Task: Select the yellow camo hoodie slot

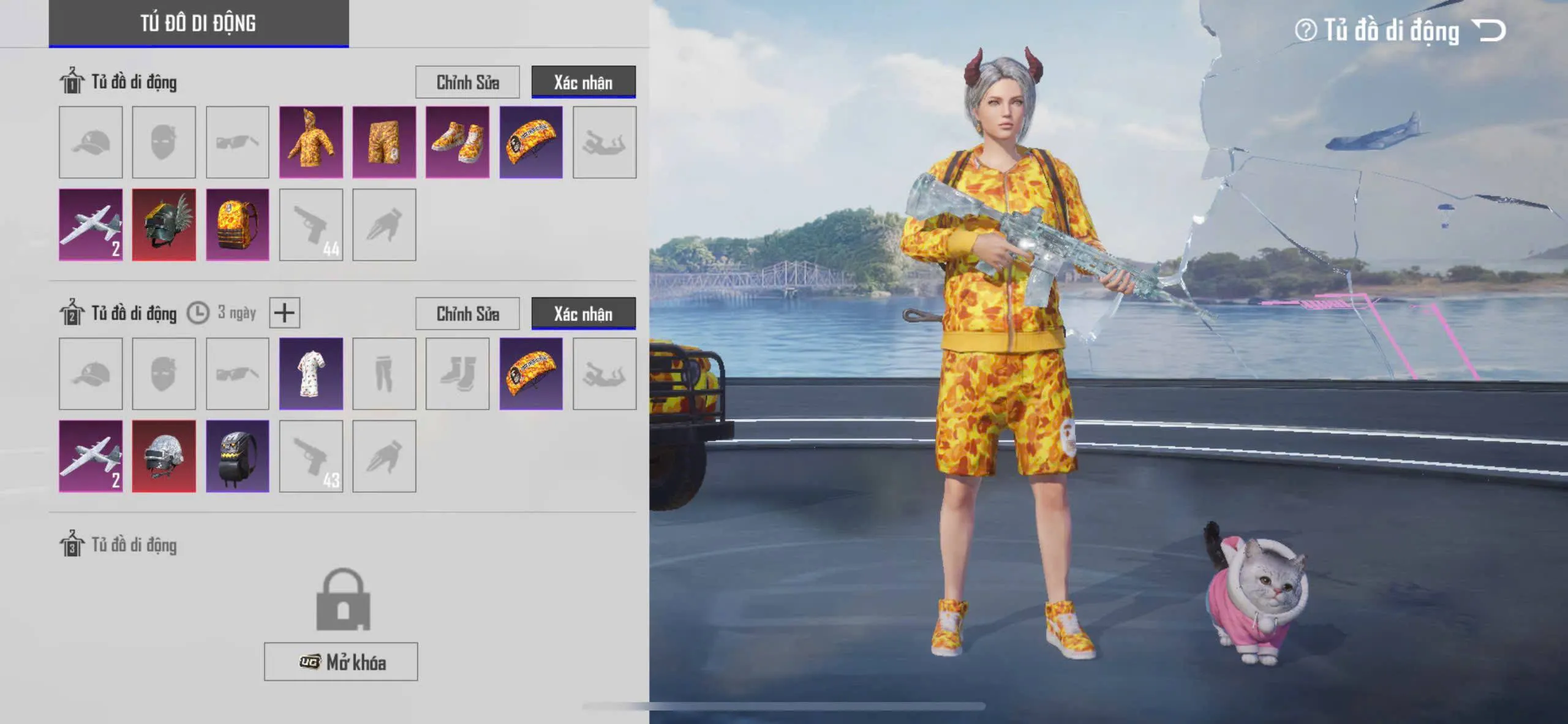Action: (311, 142)
